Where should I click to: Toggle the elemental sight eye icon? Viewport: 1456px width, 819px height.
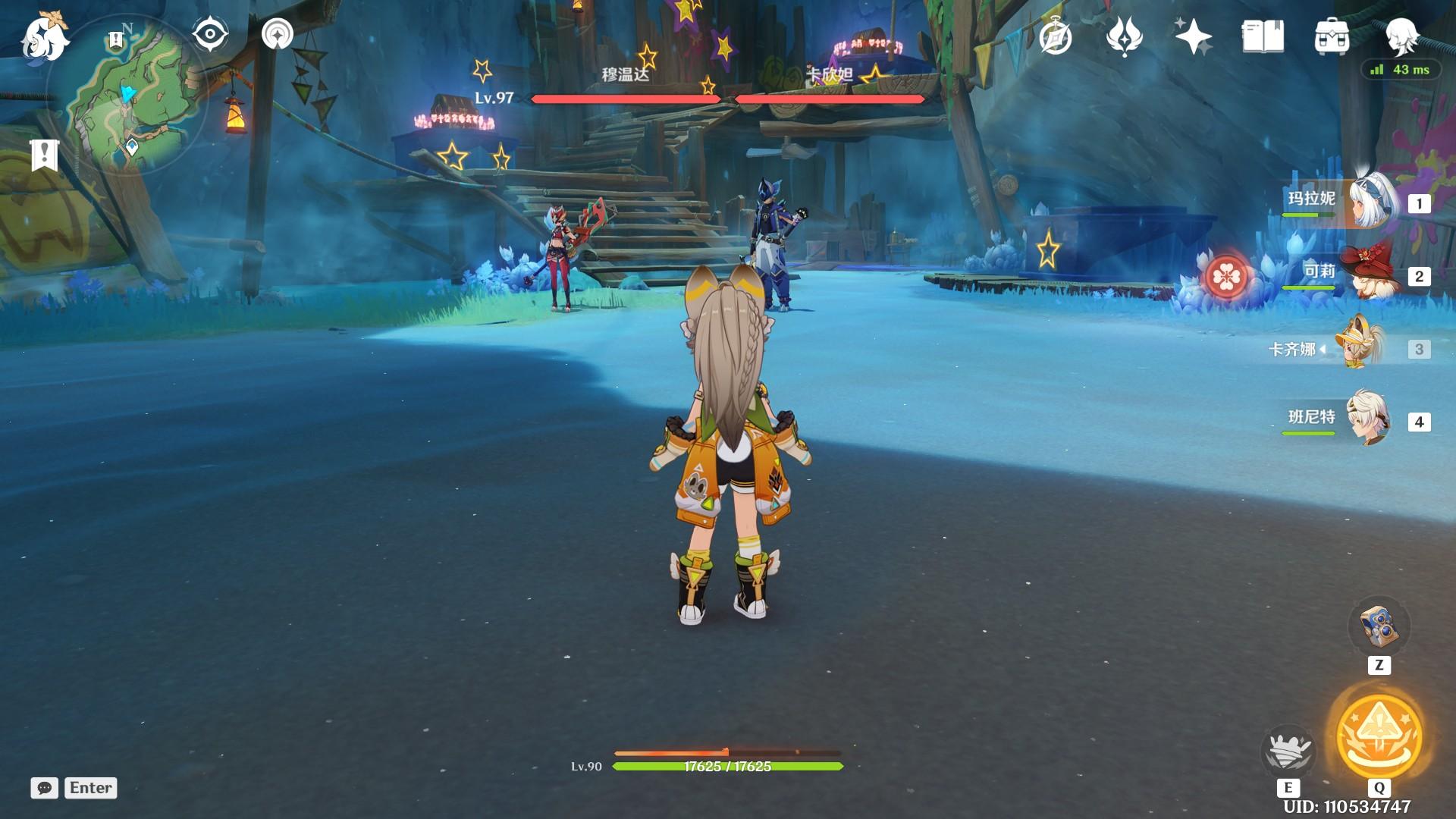[x=210, y=35]
